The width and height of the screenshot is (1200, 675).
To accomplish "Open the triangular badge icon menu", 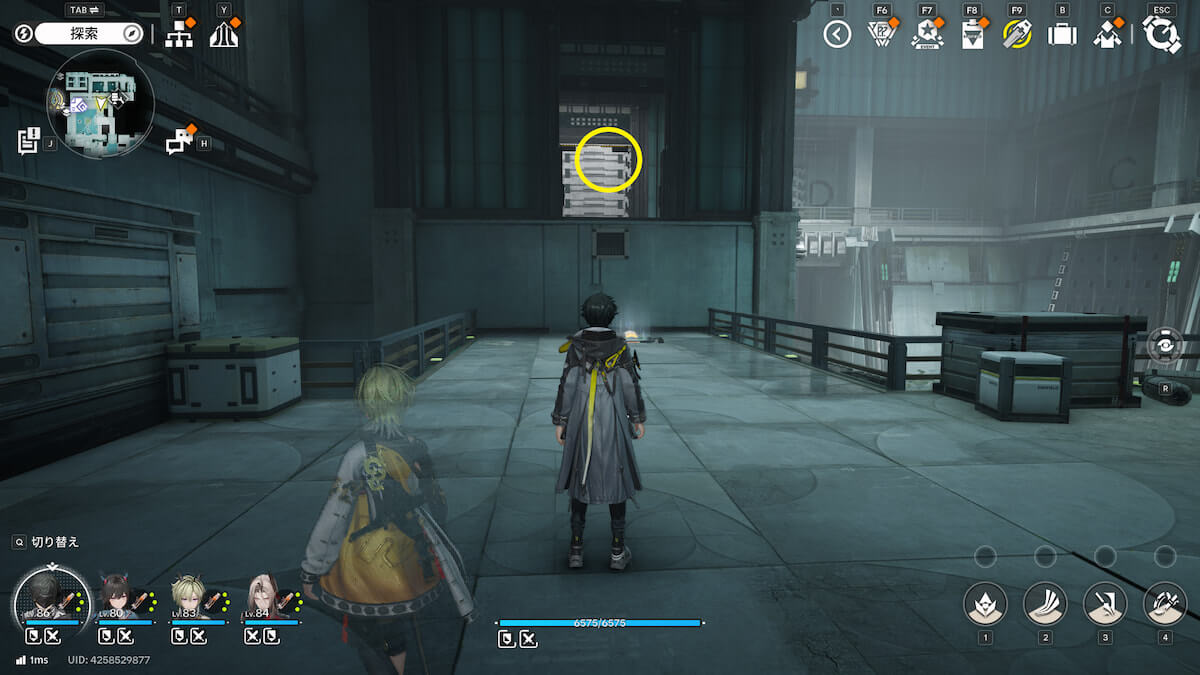I will 880,34.
